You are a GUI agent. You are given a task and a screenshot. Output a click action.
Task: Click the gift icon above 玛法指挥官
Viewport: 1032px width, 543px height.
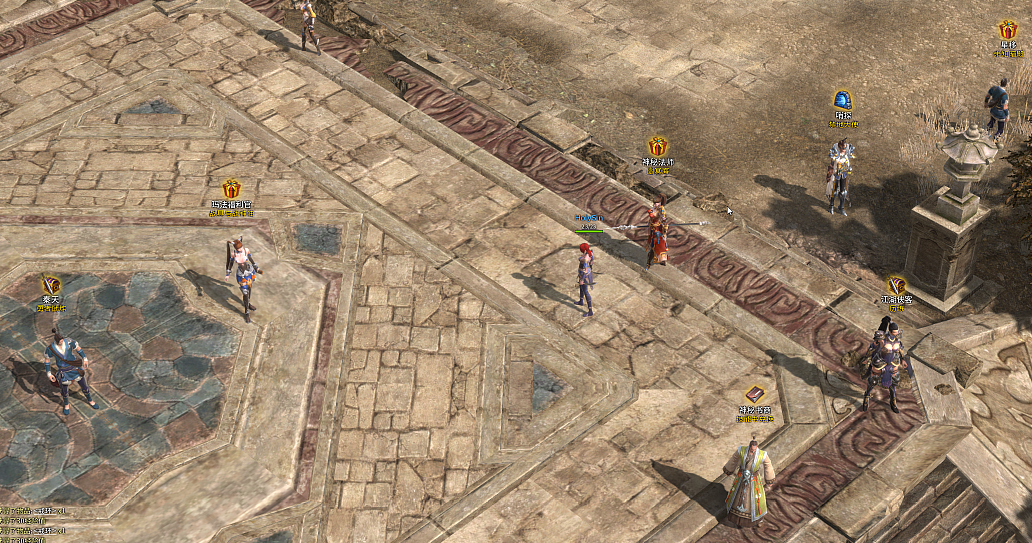coord(231,188)
